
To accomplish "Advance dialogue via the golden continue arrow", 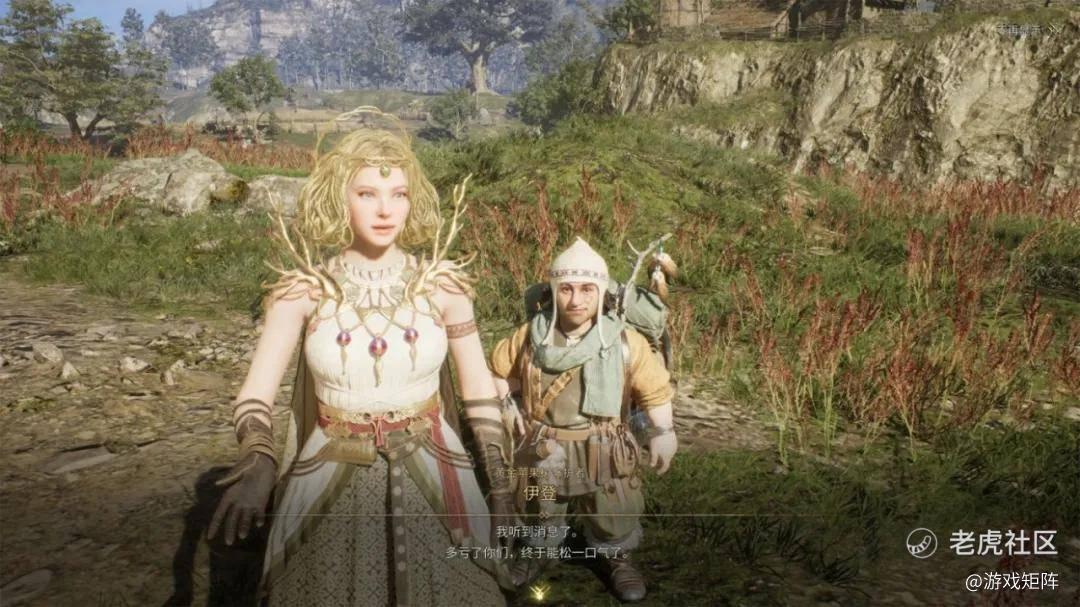I will (x=539, y=593).
